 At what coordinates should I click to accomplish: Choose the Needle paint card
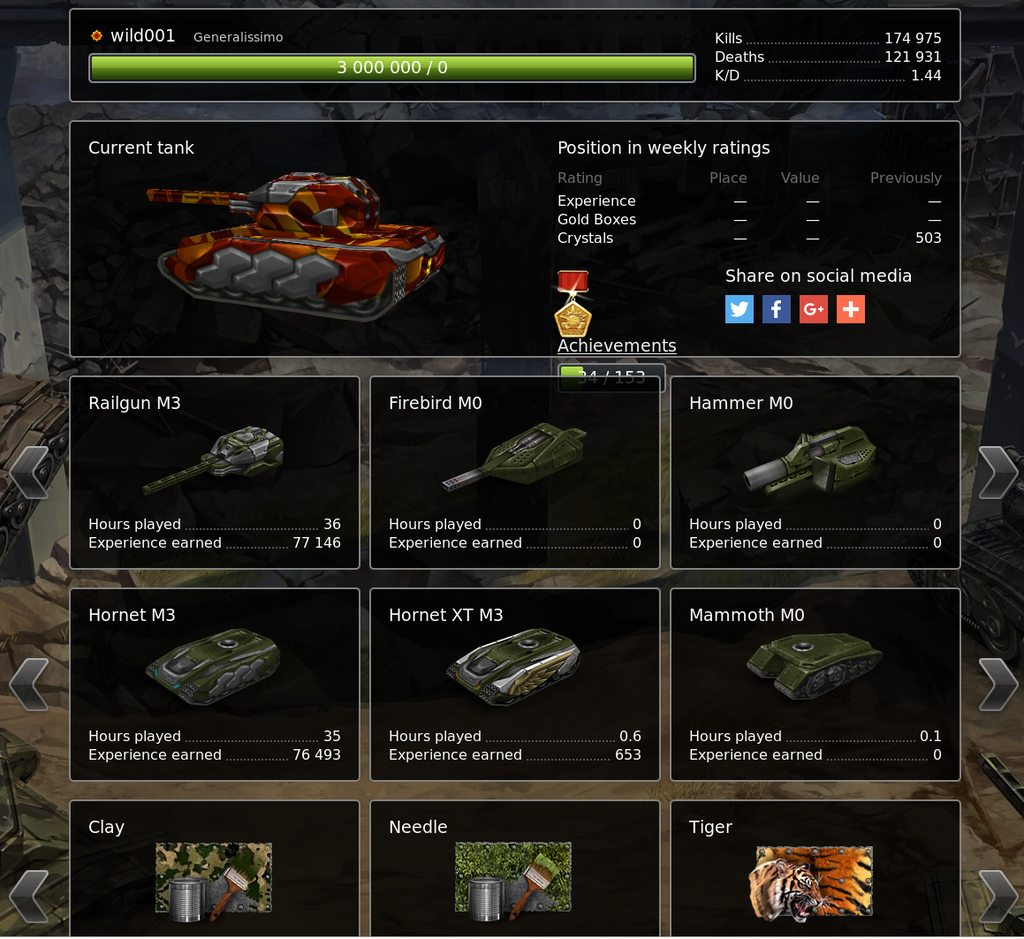tap(514, 872)
